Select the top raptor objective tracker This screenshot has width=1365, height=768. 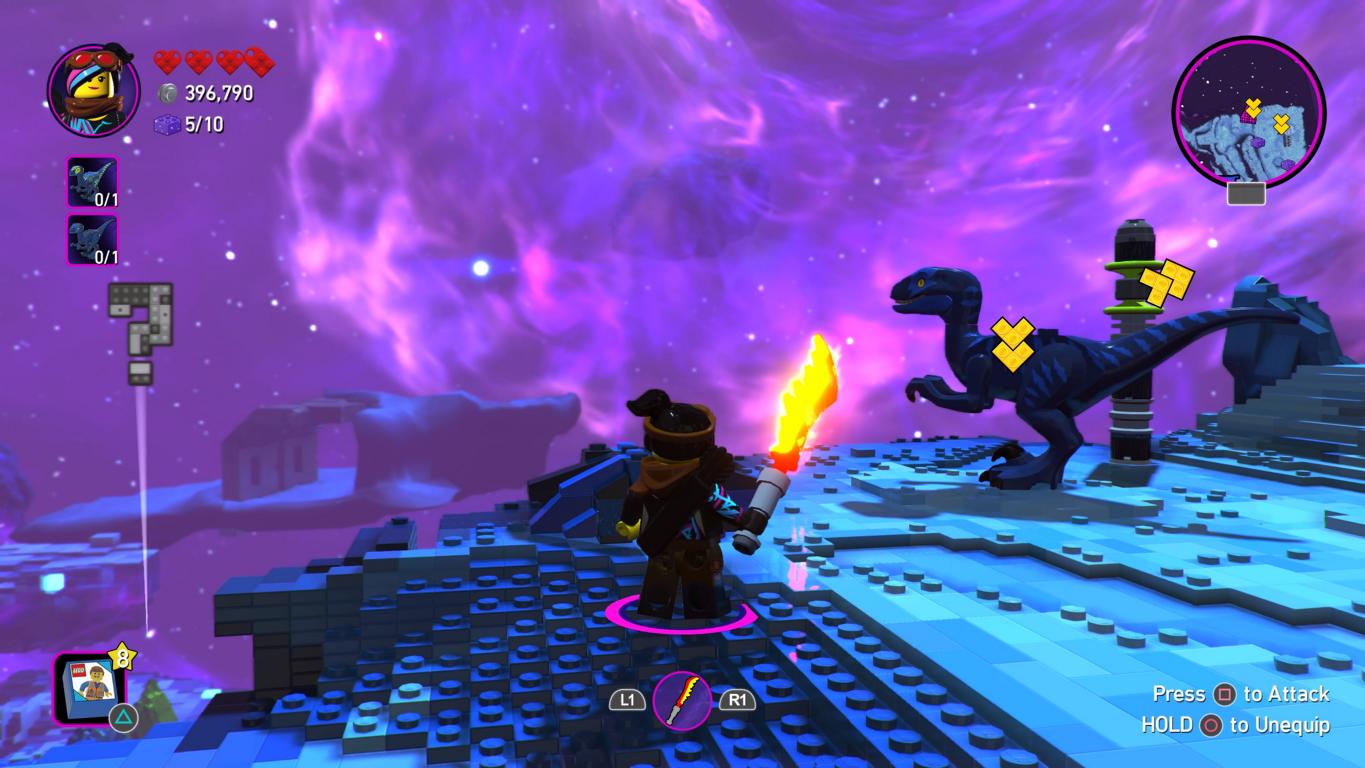92,182
